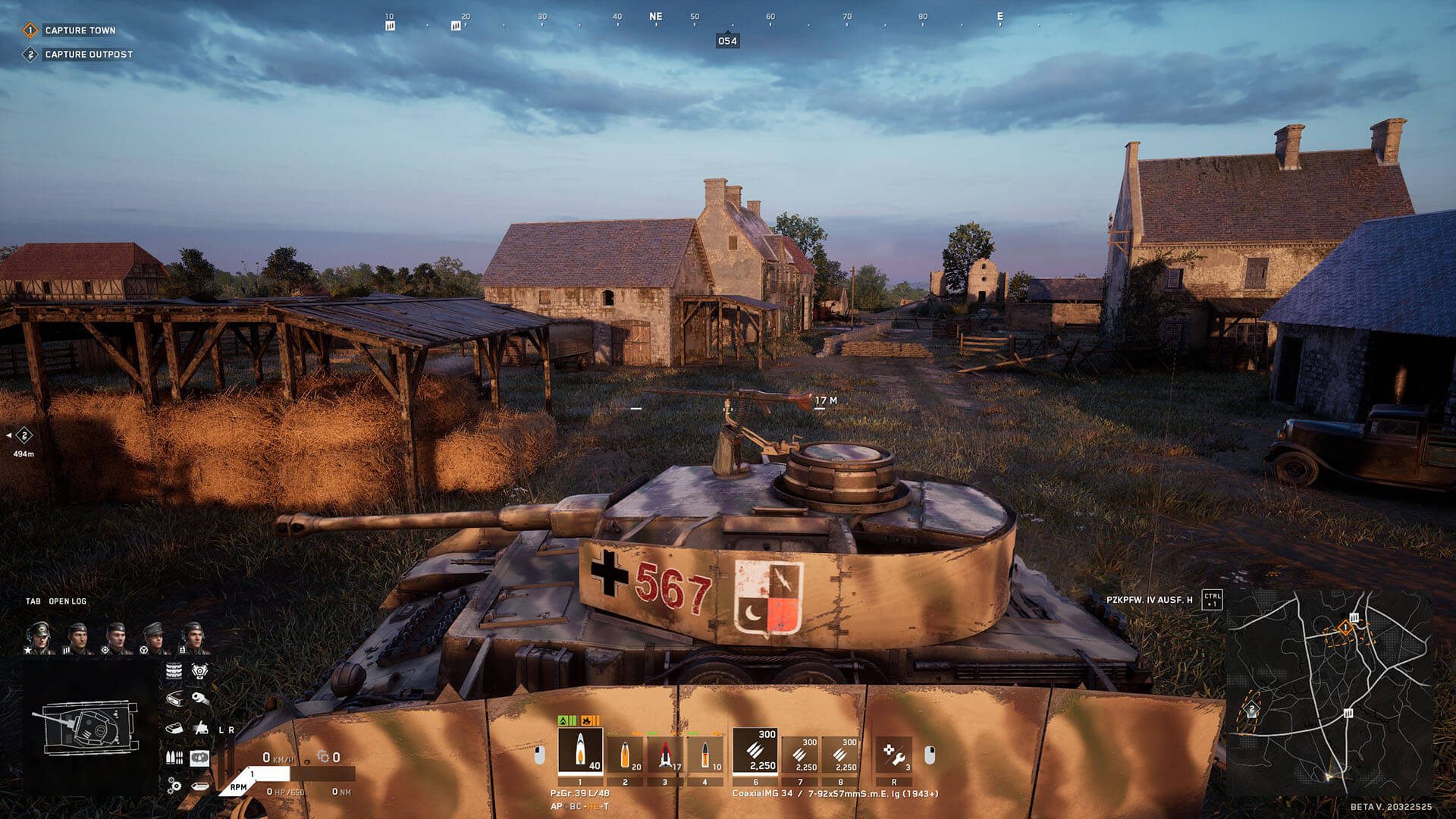Click the off-screen objective 2 distance marker
This screenshot has height=819, width=1456.
(x=24, y=435)
